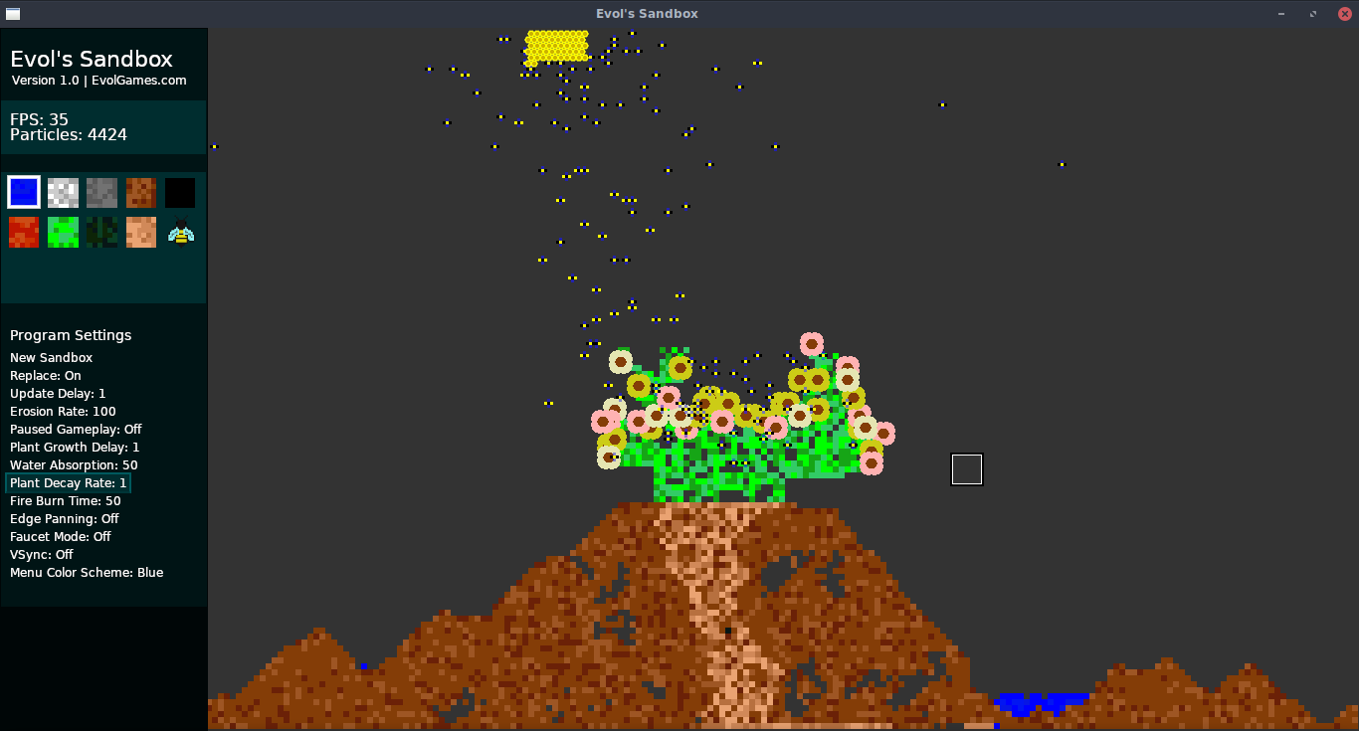Click the Plant Decay Rate setting
The width and height of the screenshot is (1359, 731).
coord(66,483)
